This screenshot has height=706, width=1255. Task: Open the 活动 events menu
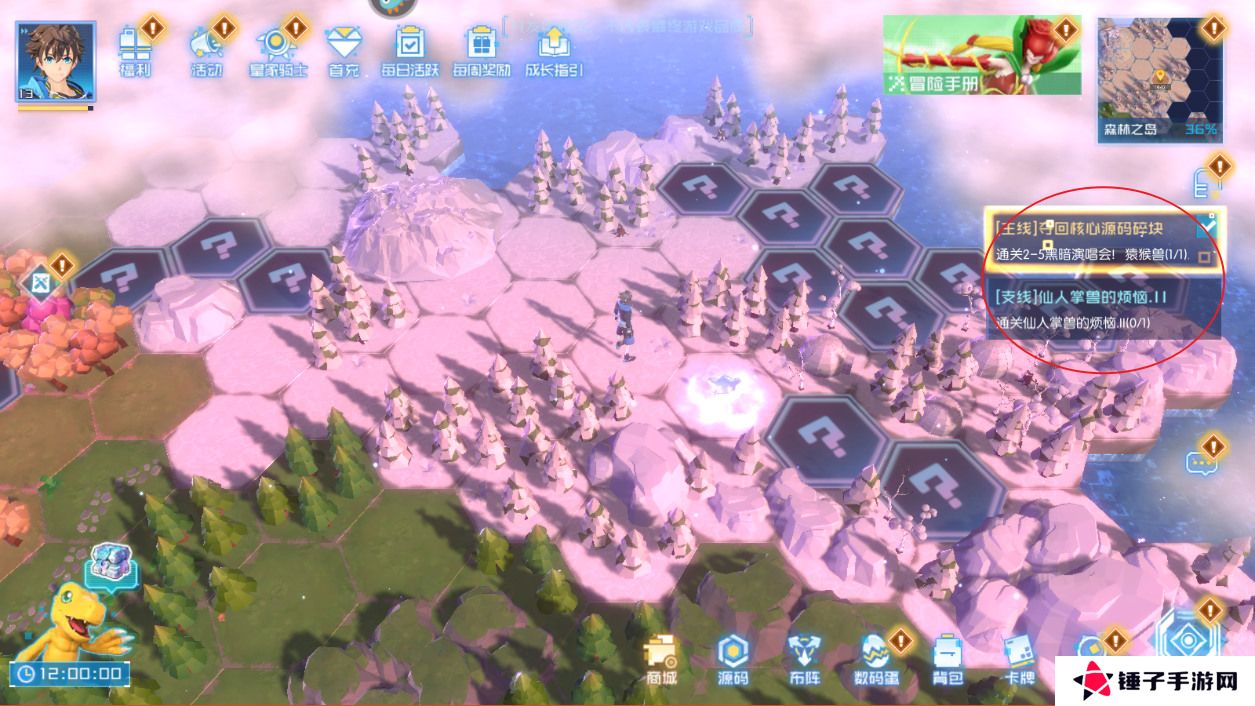coord(206,49)
